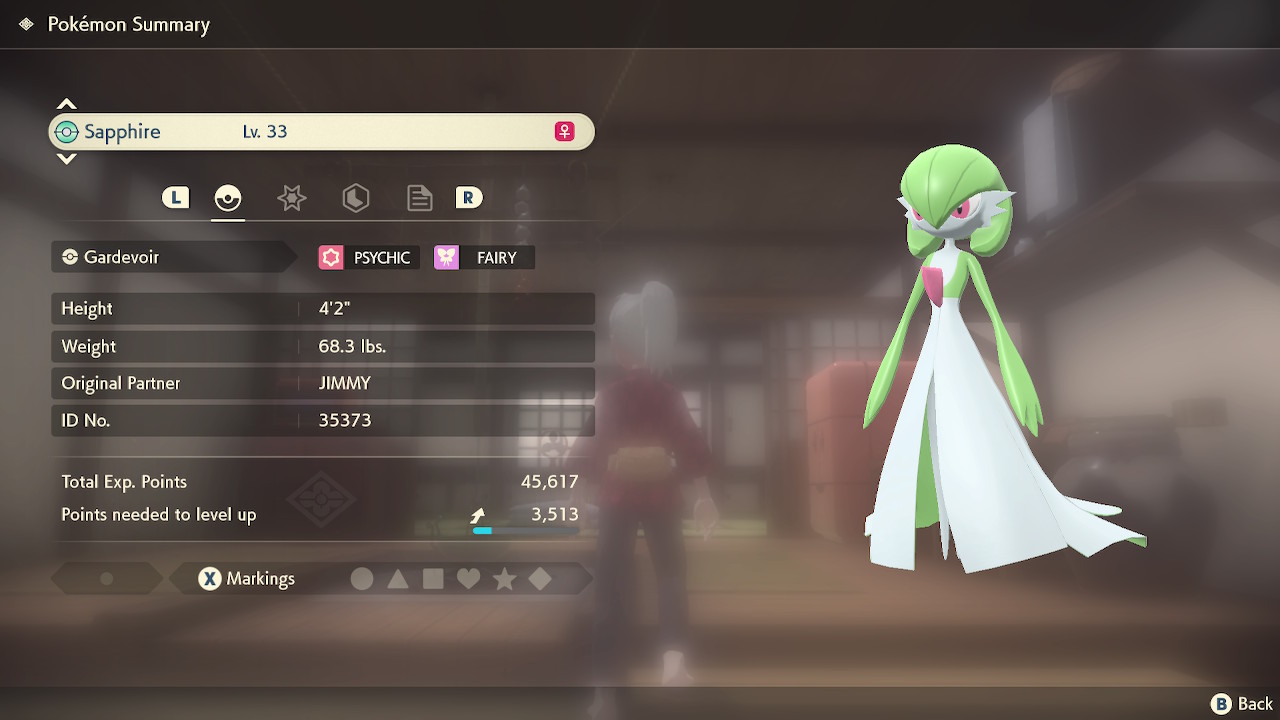Open the Poké Ball general info tab
Screen dimensions: 1280x720
click(x=228, y=198)
